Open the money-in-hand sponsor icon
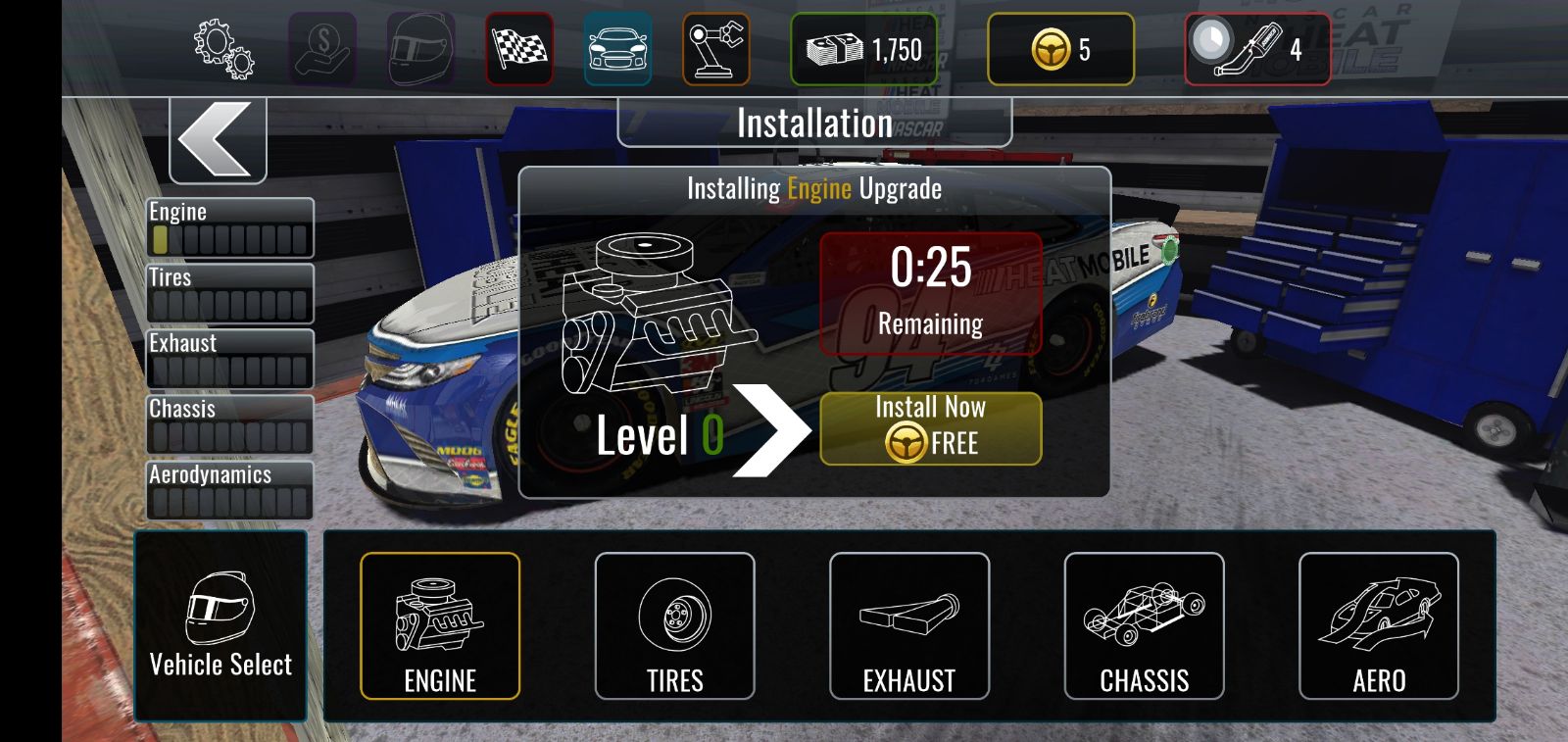 pyautogui.click(x=322, y=49)
